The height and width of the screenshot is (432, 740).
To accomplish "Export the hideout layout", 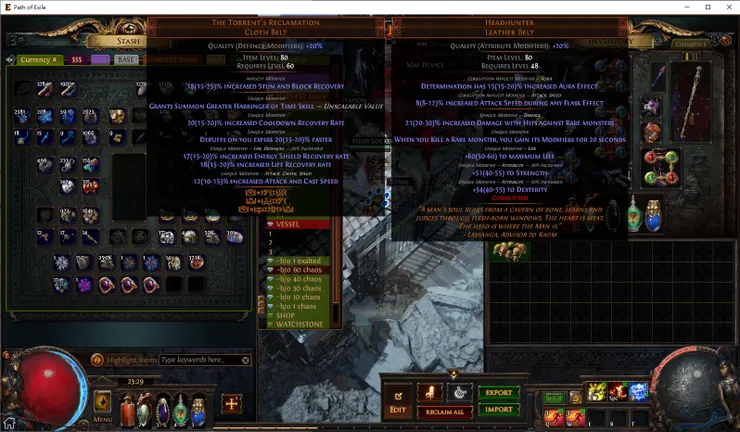I will 498,393.
